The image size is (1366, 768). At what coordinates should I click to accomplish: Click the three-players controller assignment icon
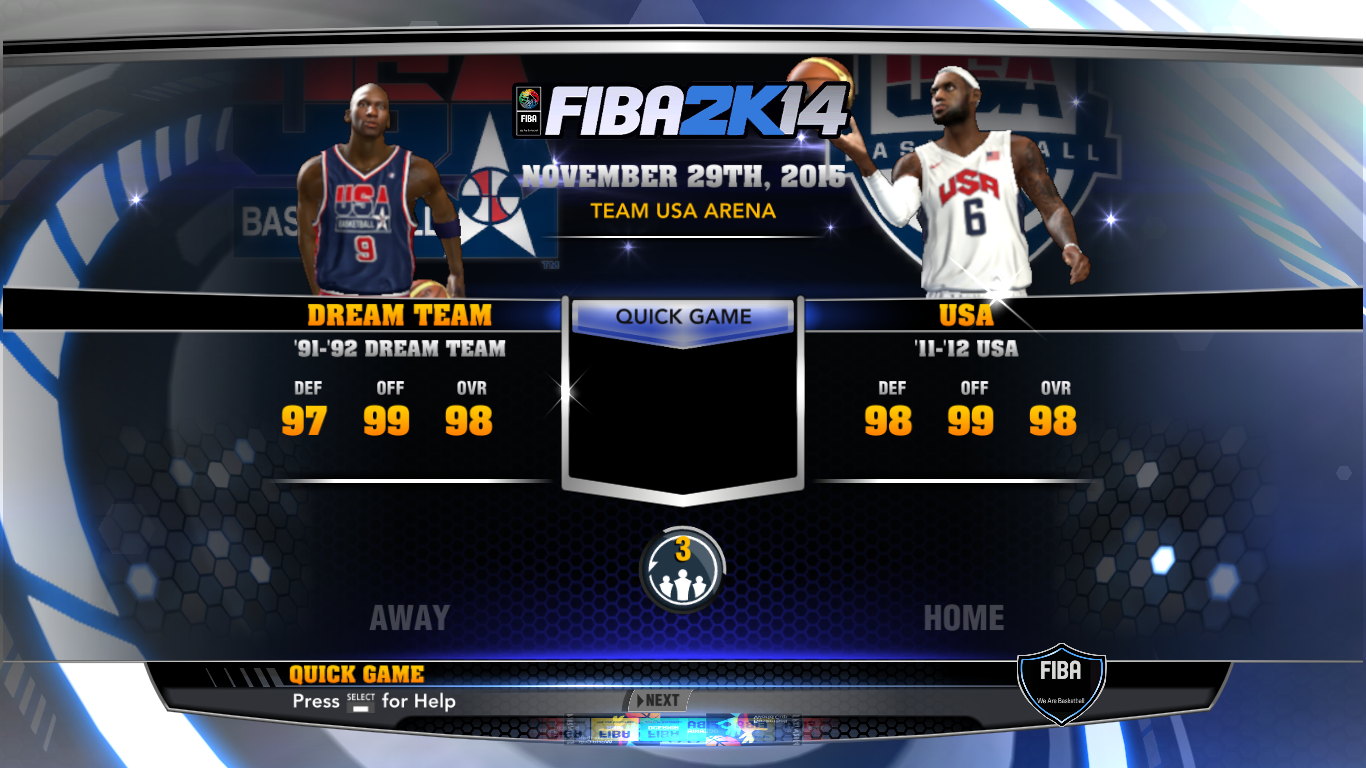[683, 571]
